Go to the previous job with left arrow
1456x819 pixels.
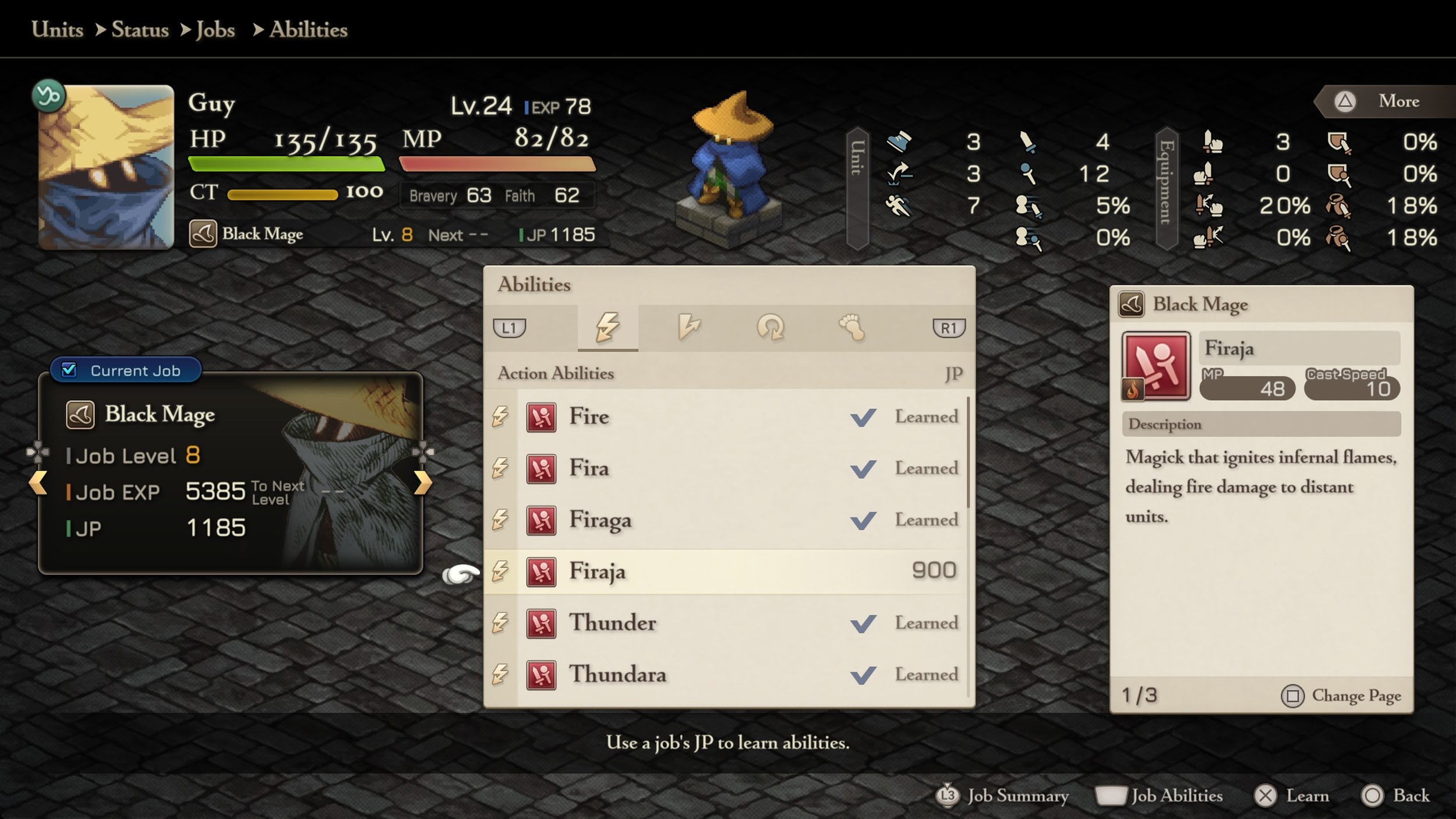[38, 482]
